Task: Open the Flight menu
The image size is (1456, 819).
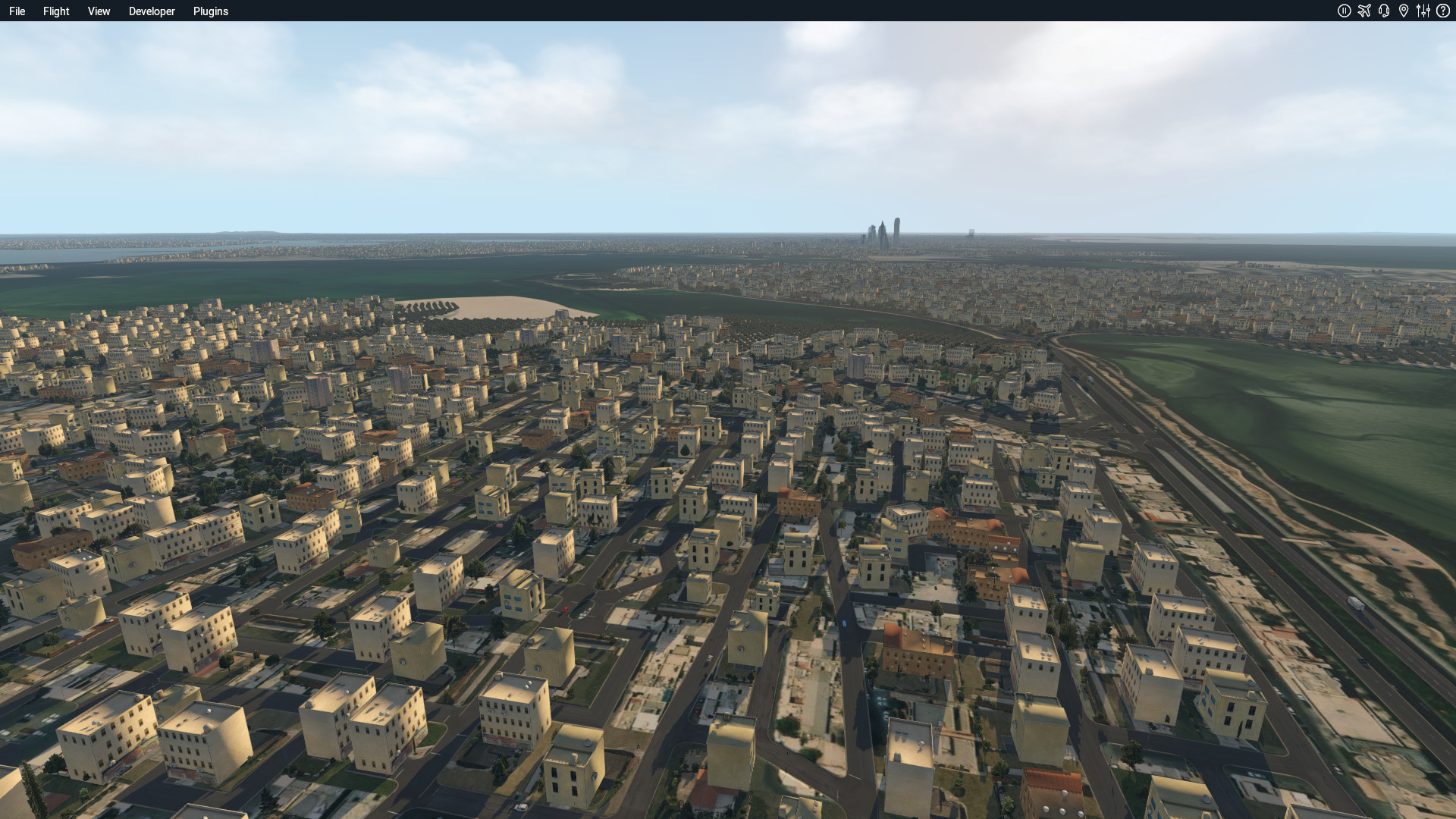Action: 55,11
